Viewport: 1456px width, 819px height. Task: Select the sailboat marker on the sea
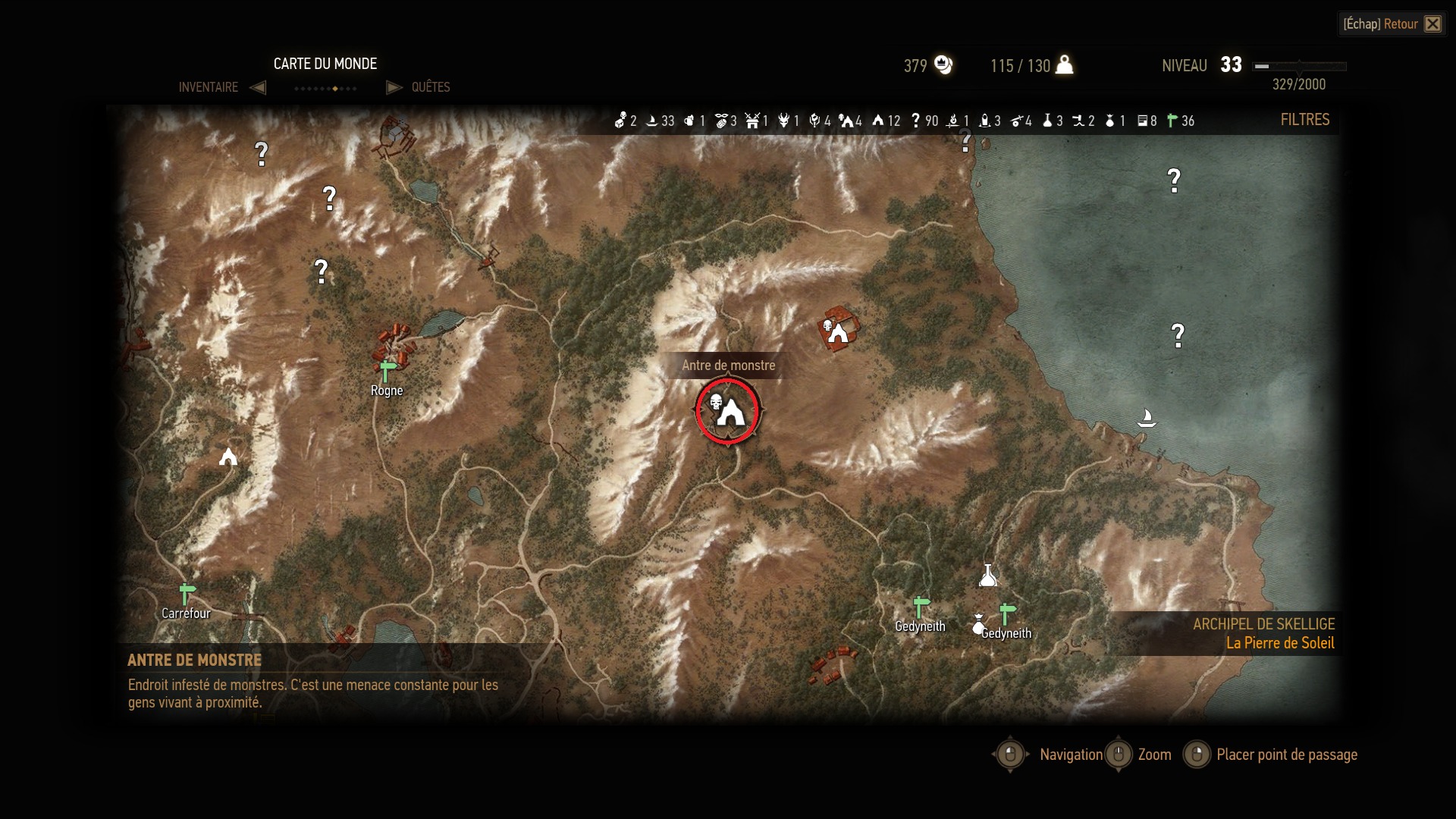(1147, 418)
